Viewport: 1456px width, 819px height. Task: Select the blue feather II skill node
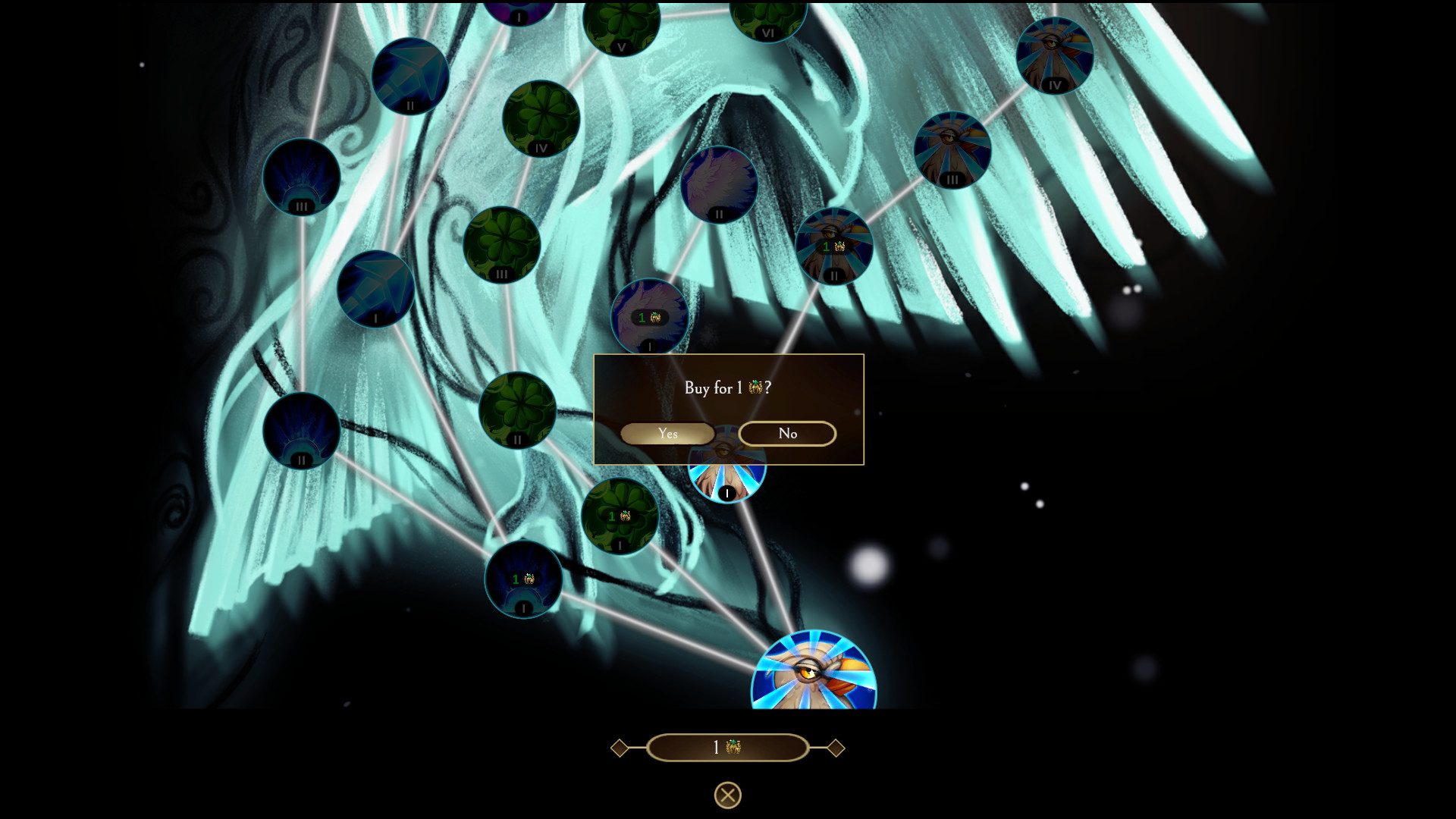coord(300,431)
